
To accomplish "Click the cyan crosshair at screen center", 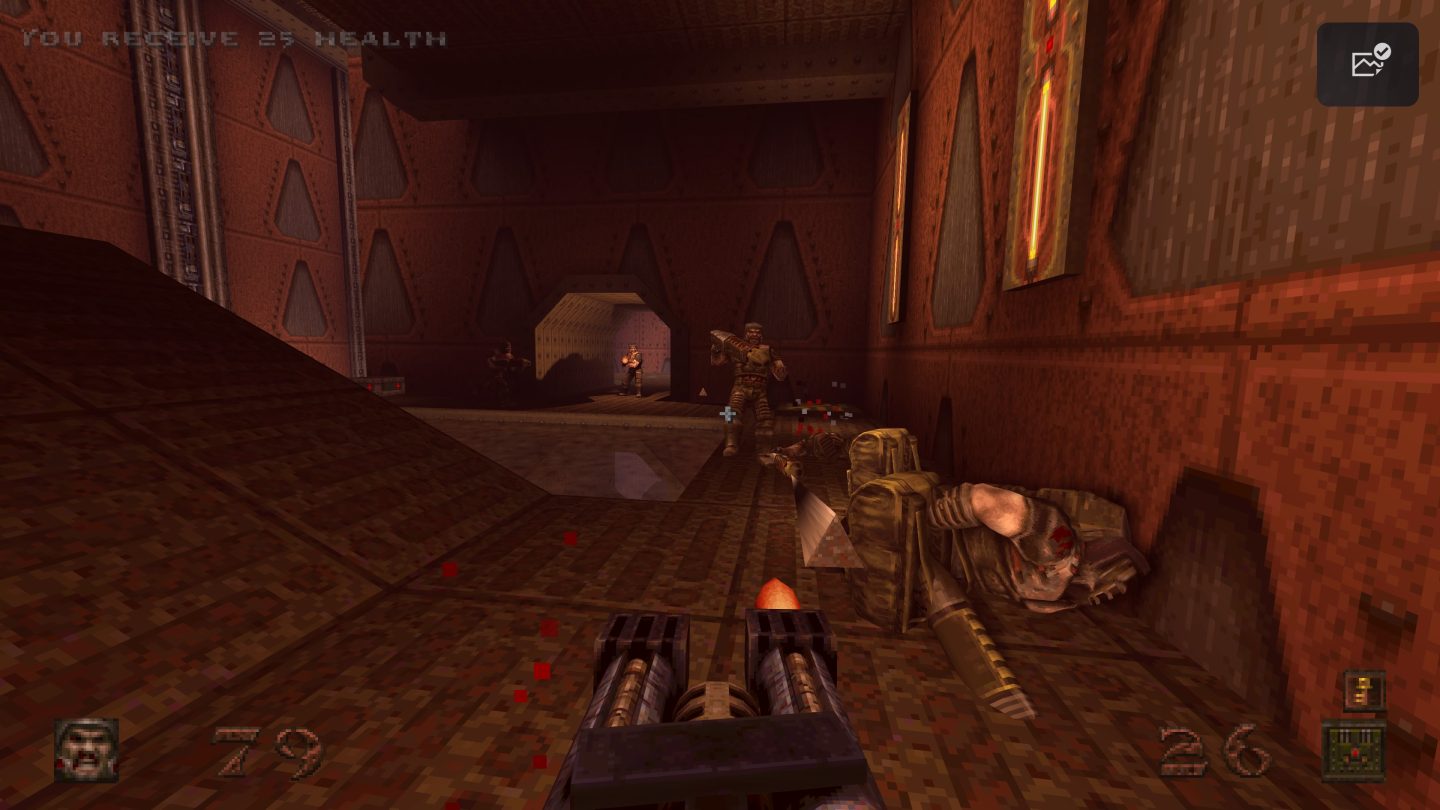I will 727,412.
